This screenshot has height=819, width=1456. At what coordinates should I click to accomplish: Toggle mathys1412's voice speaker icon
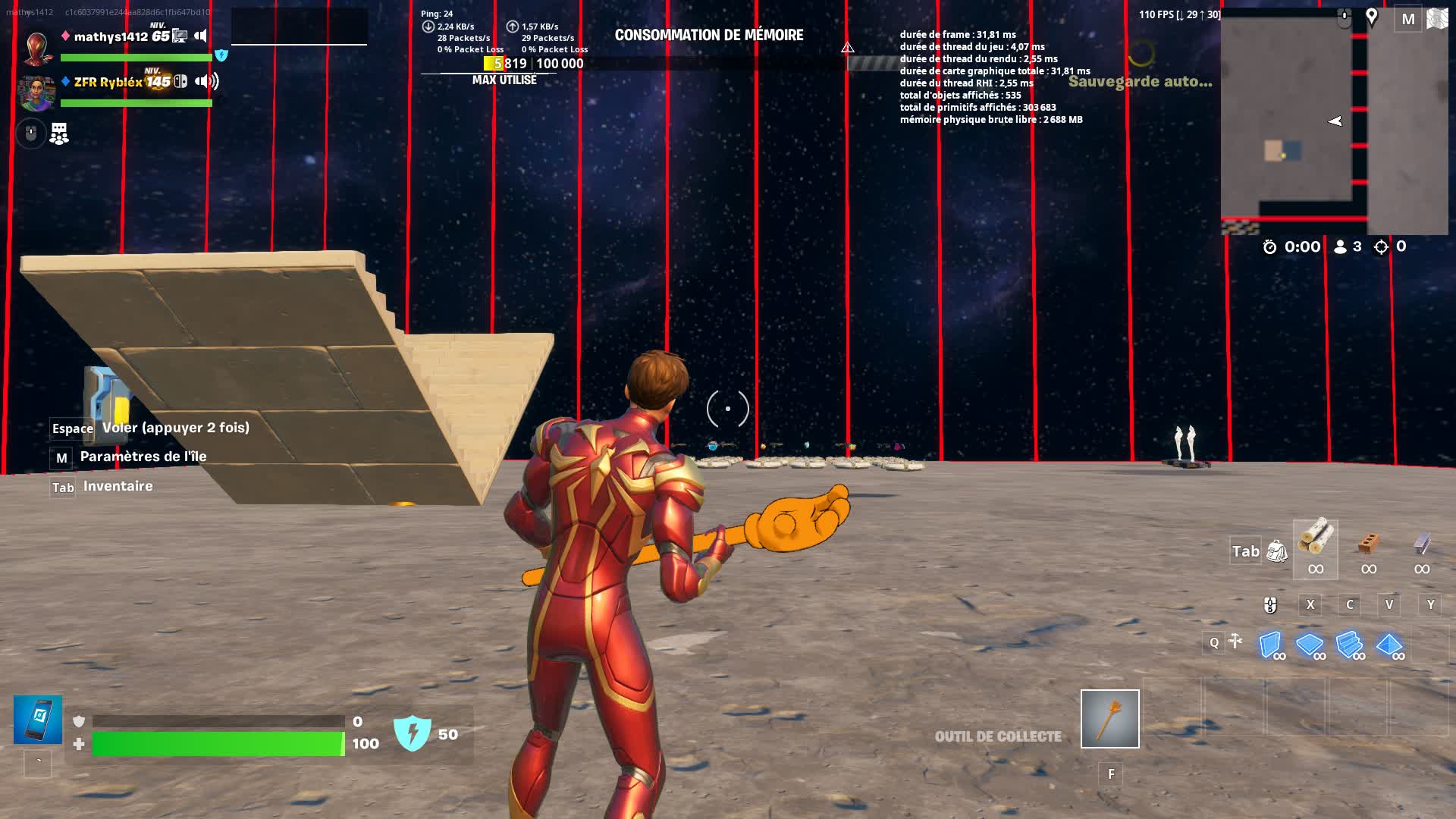(201, 36)
